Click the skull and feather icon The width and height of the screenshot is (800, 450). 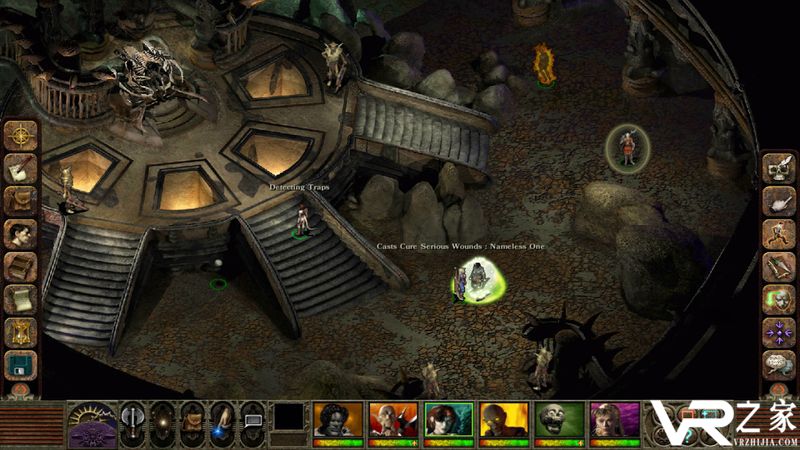tap(779, 168)
